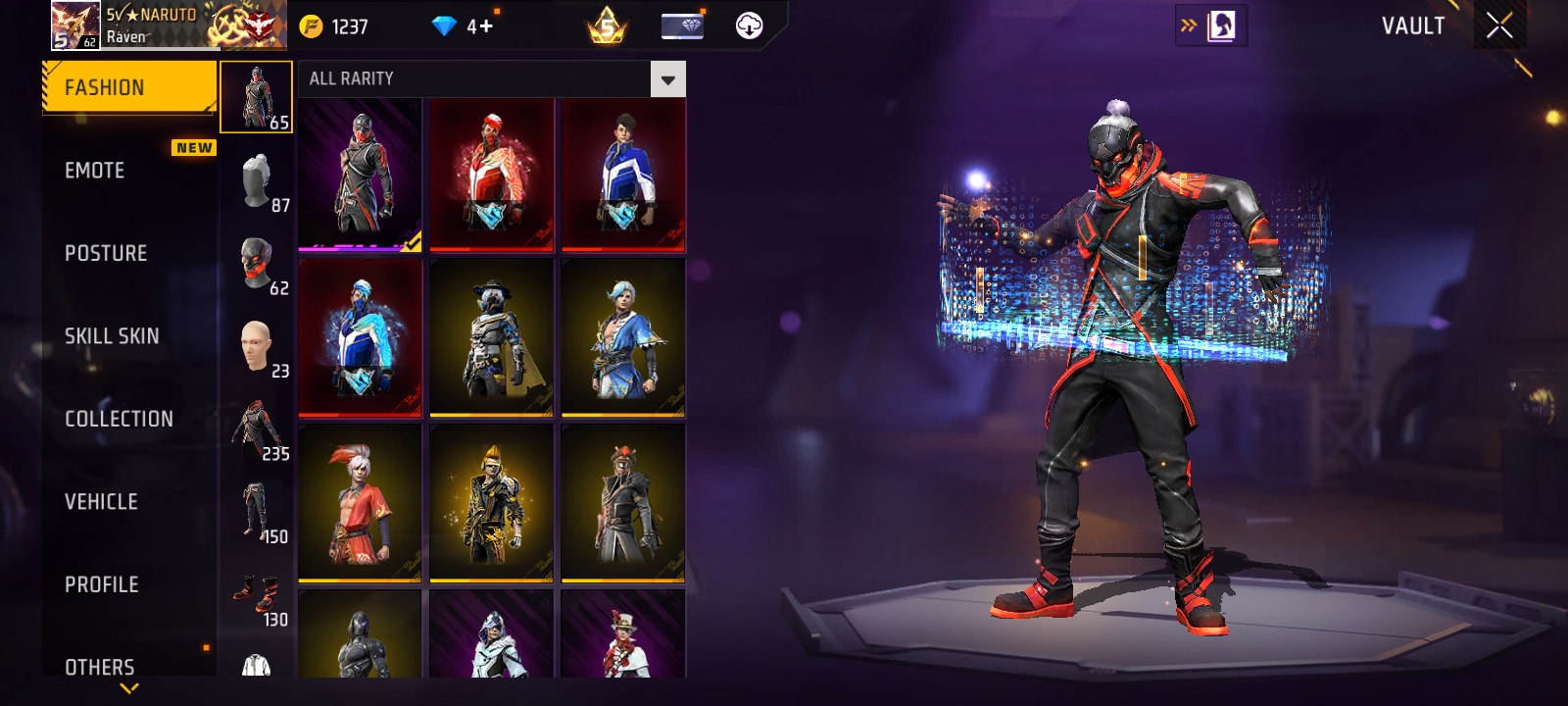Screen dimensions: 1568x706
Task: Select the pants subcategory showing 150
Action: [x=258, y=512]
